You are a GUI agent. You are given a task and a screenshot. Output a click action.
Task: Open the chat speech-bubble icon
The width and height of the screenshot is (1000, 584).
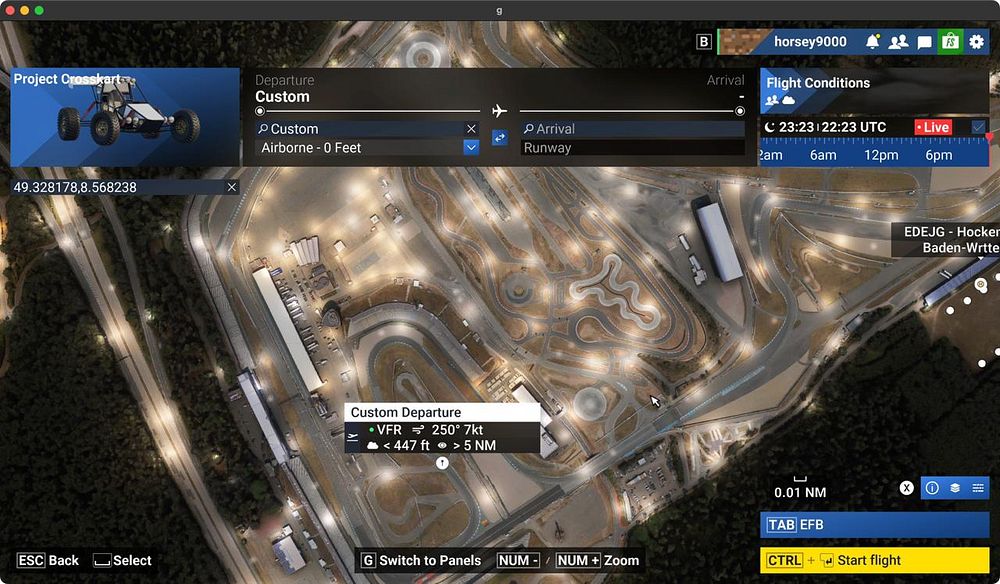coord(924,42)
